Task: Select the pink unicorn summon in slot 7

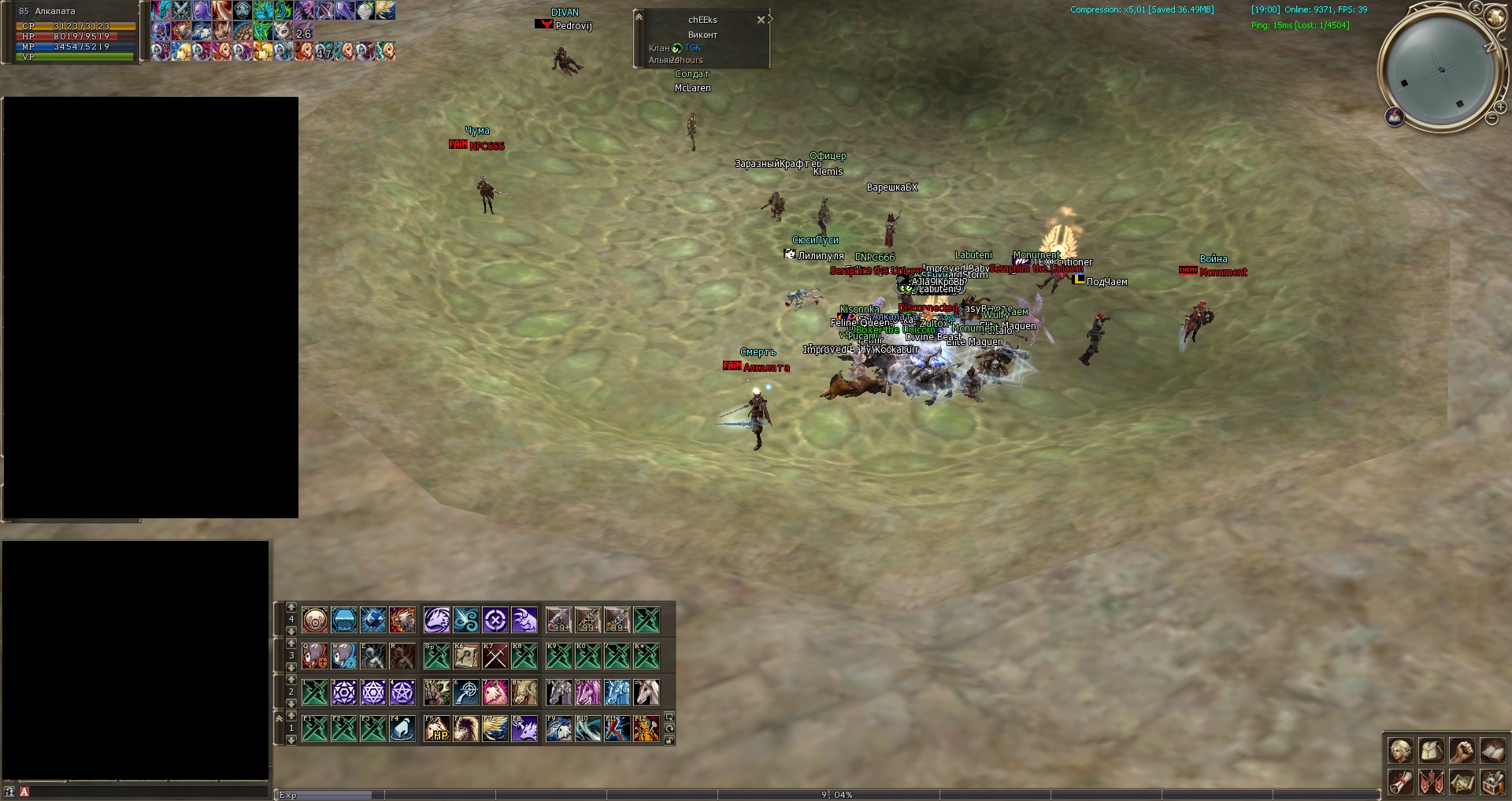Action: [x=495, y=692]
